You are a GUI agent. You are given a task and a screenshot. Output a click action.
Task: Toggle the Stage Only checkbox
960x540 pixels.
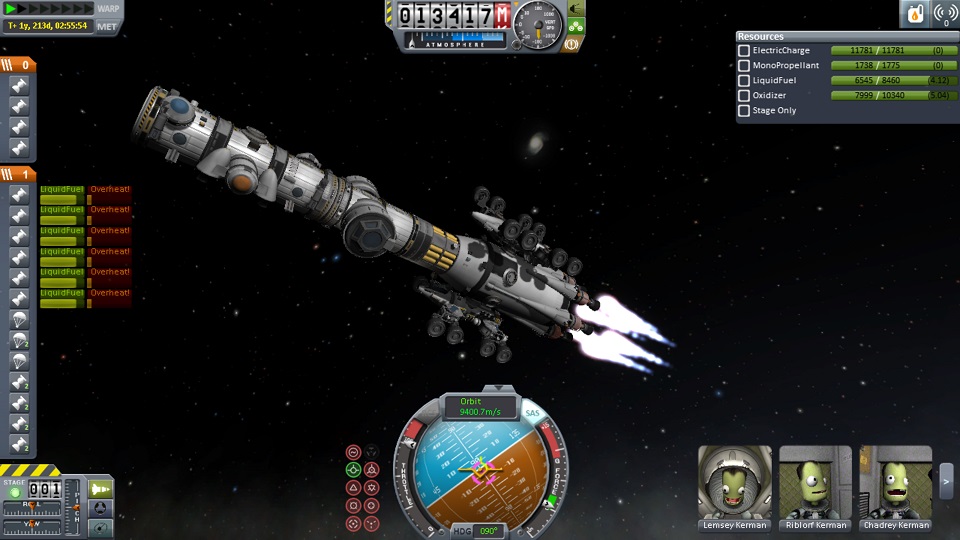click(x=744, y=110)
